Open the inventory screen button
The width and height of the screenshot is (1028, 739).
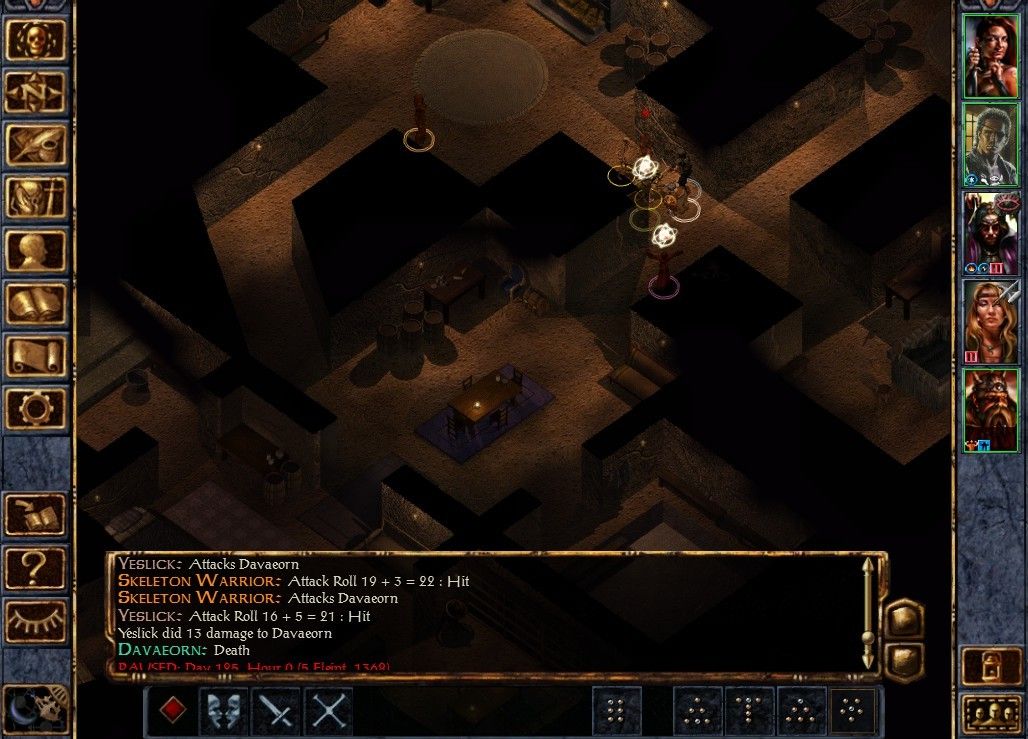(x=36, y=198)
